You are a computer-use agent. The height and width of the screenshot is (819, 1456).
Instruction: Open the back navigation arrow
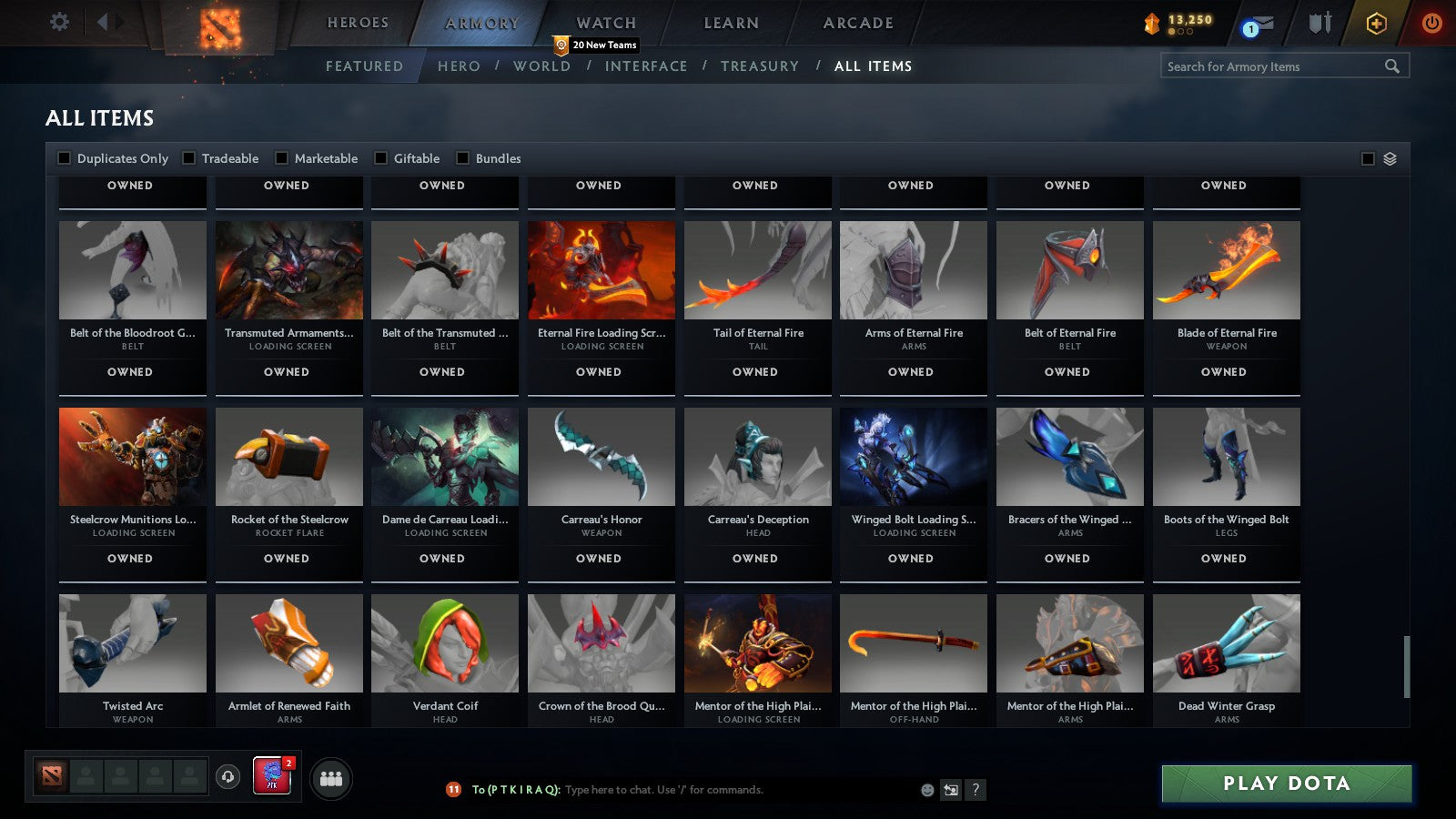tap(103, 20)
